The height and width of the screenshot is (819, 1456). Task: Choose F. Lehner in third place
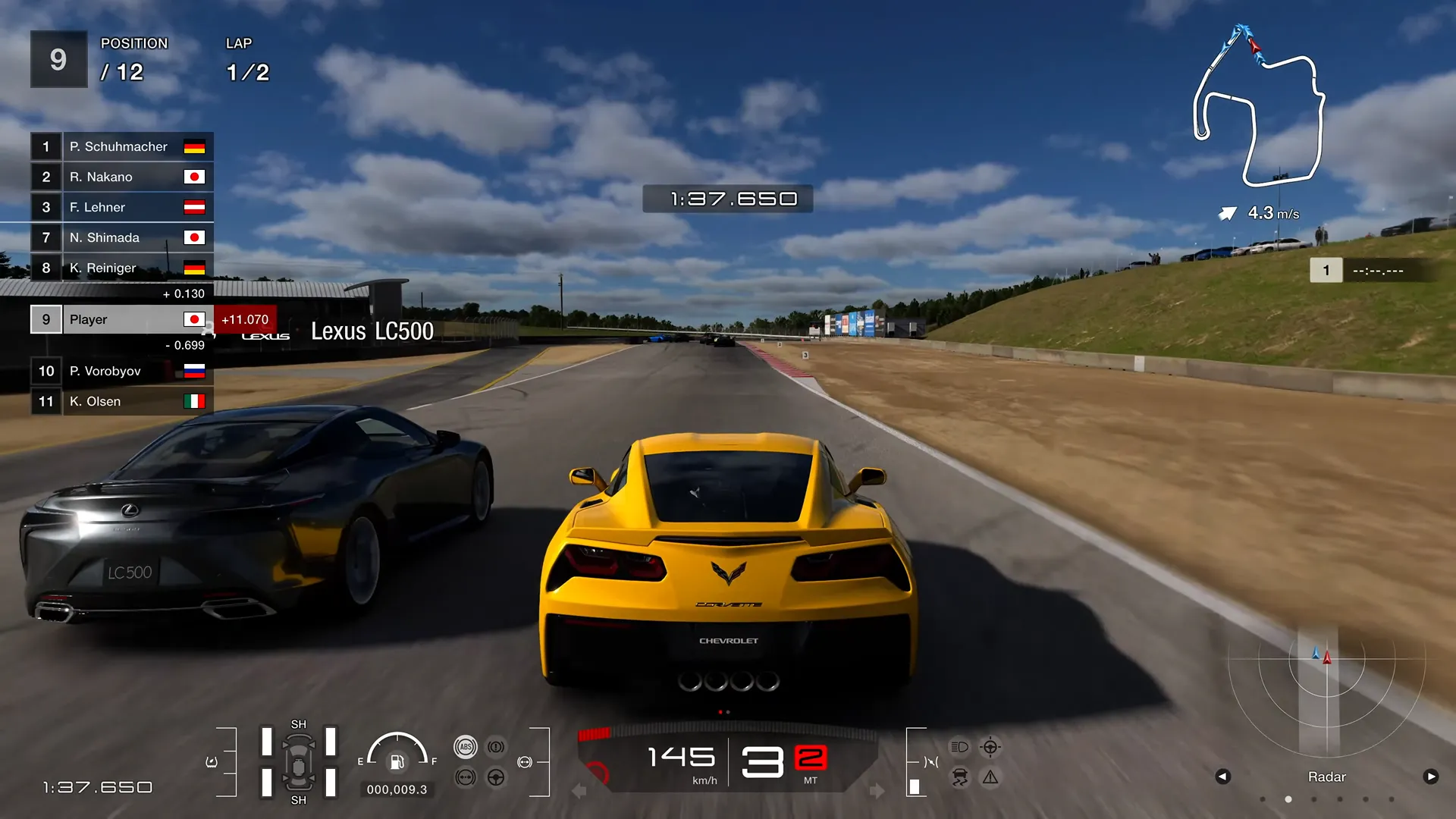(x=121, y=207)
